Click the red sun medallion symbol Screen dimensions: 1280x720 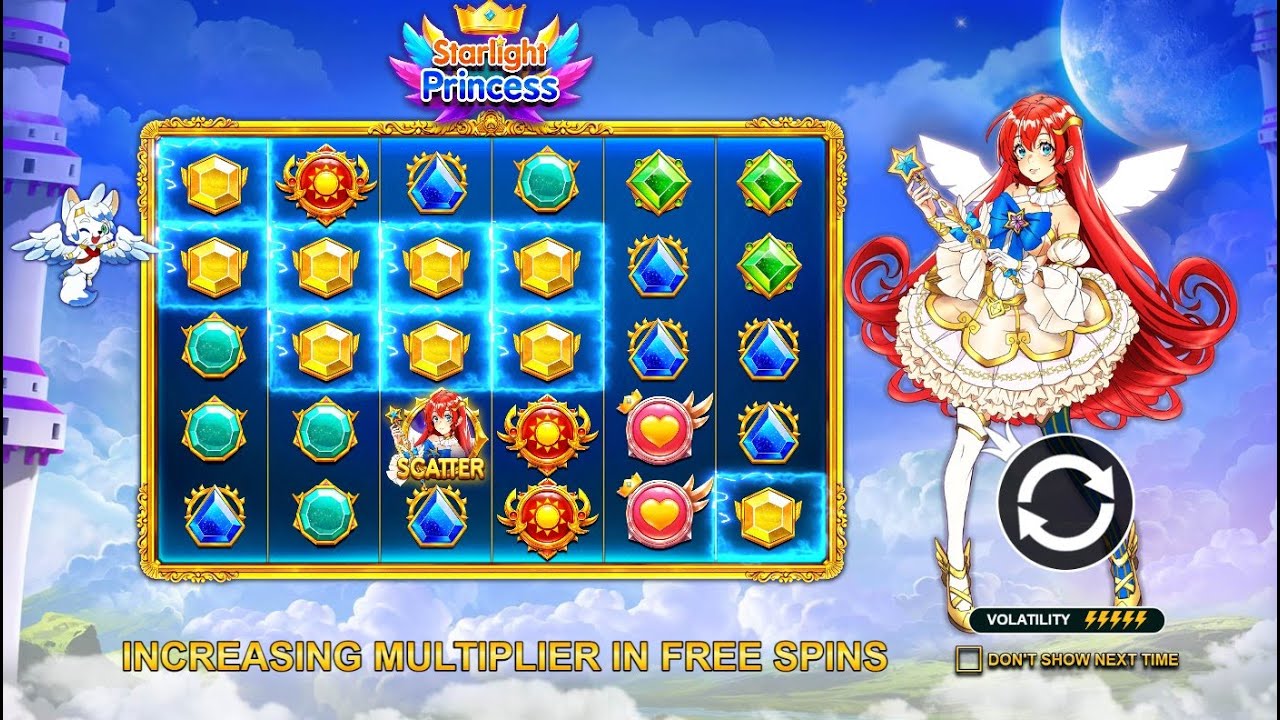pyautogui.click(x=324, y=184)
